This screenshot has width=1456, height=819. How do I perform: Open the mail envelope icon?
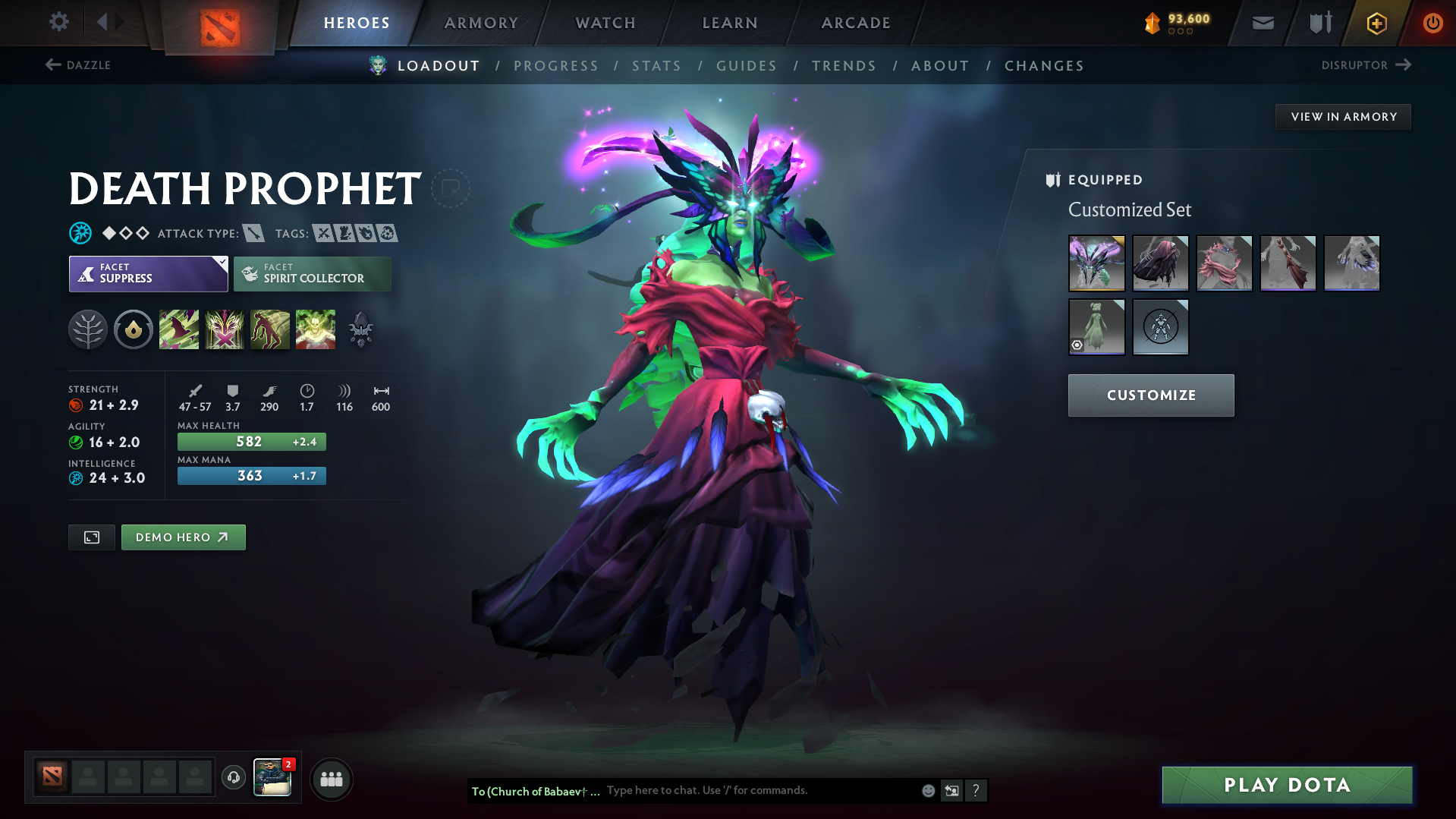pos(1262,22)
